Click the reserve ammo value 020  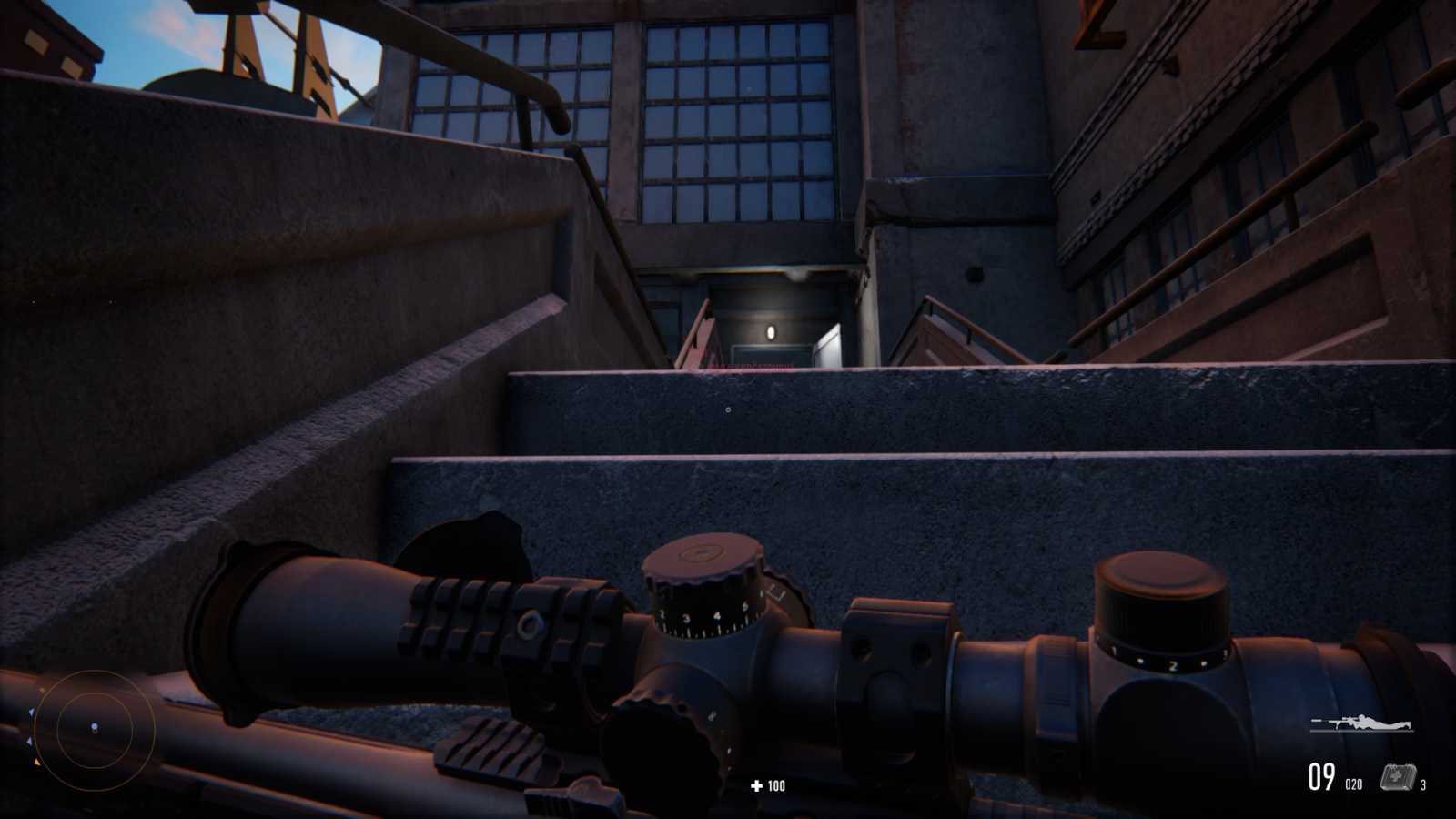(1353, 784)
